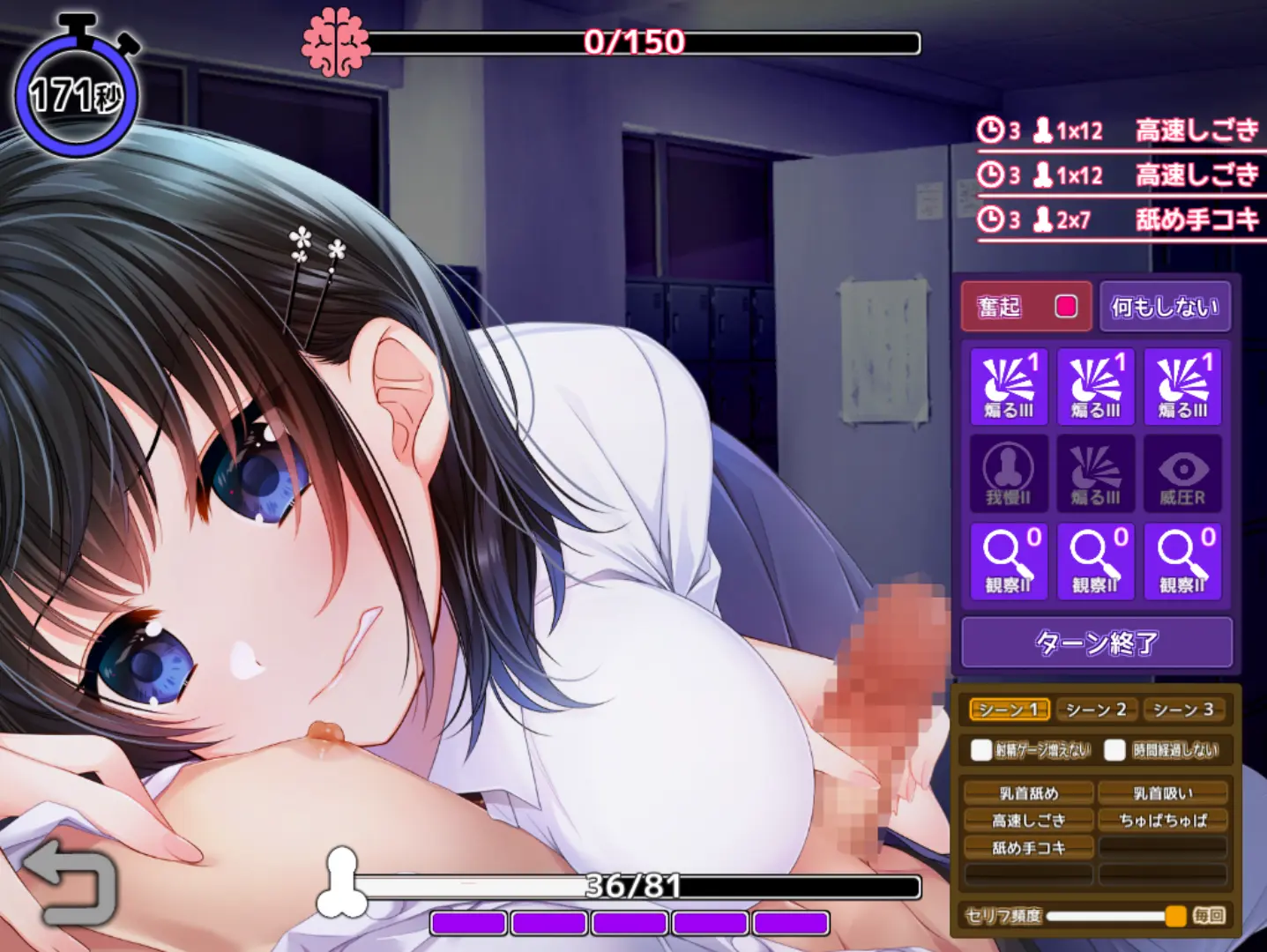Switch to the シーン 1 tab
The height and width of the screenshot is (952, 1267).
click(1009, 710)
